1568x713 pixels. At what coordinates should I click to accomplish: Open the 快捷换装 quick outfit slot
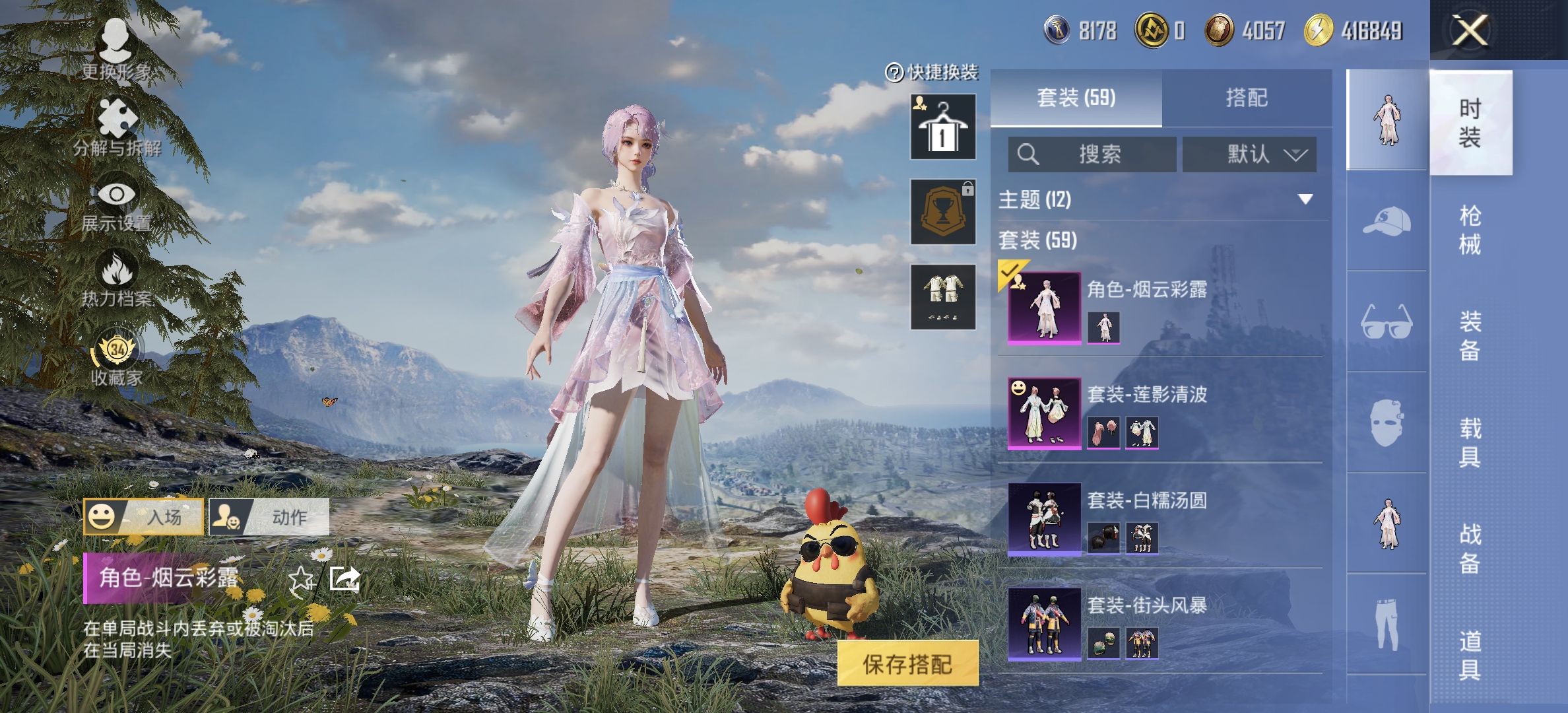(942, 125)
